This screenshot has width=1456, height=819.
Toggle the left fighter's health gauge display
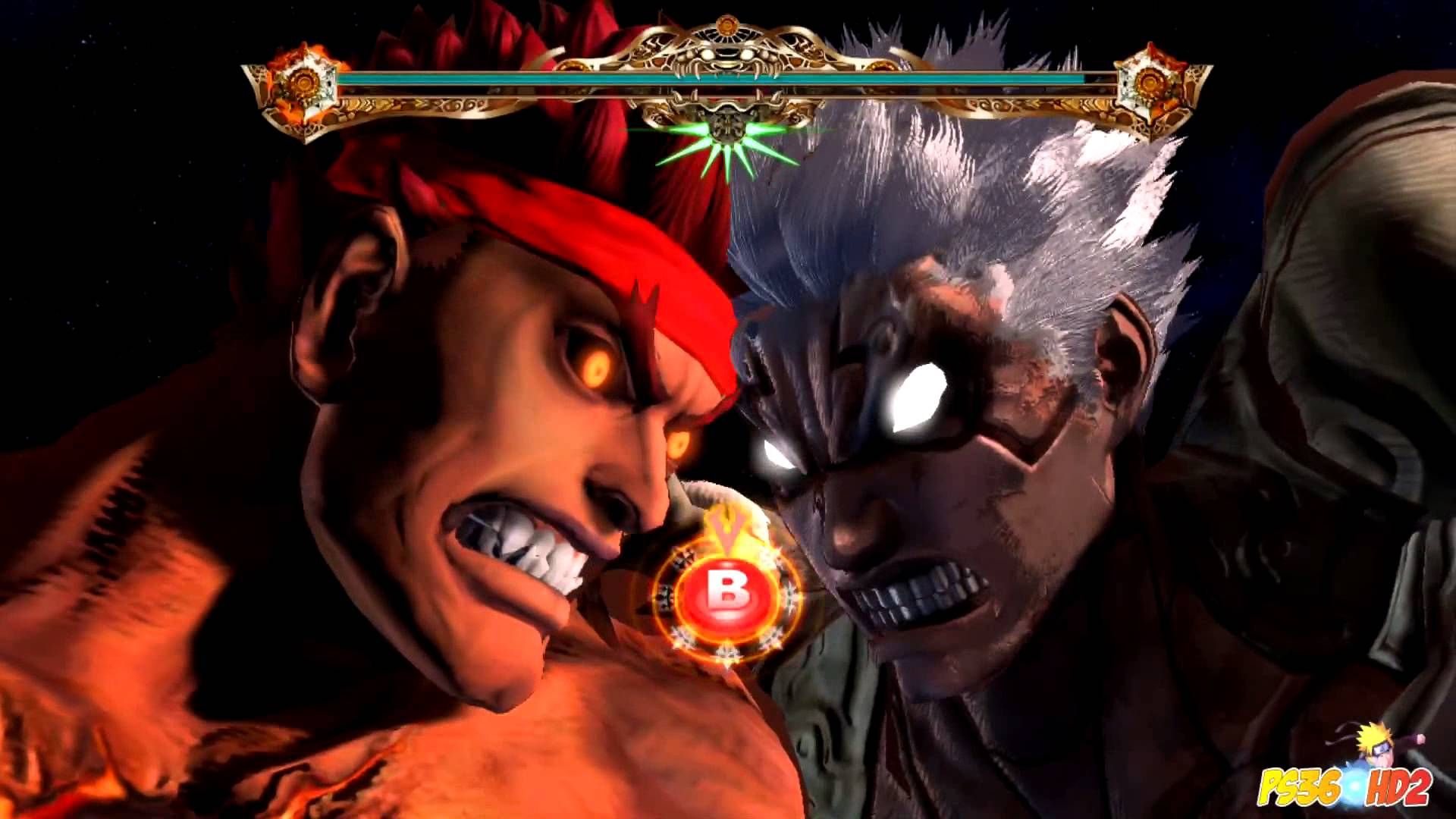pos(531,80)
